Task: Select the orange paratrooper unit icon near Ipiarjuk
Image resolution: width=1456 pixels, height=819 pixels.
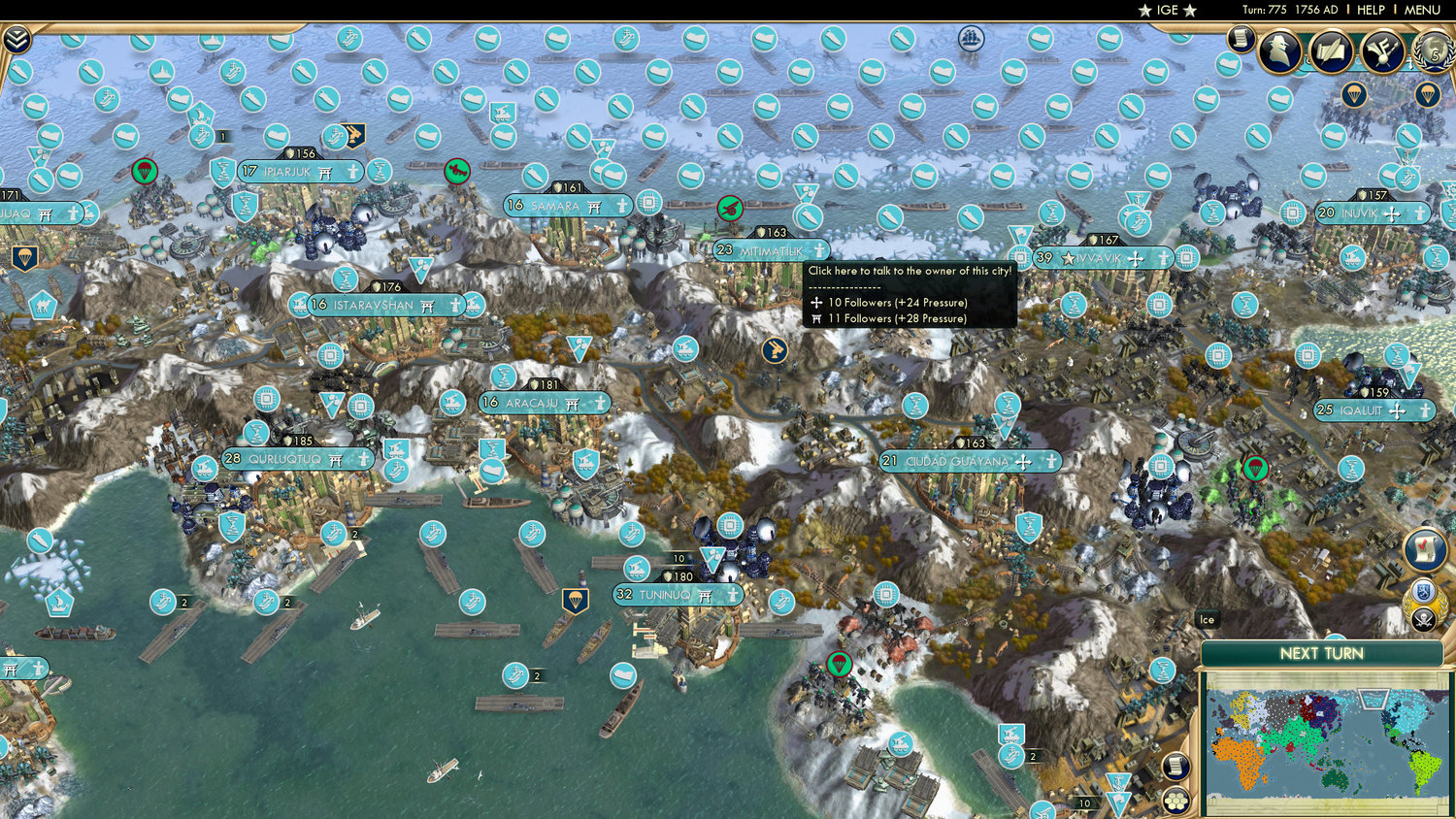Action: [x=144, y=171]
